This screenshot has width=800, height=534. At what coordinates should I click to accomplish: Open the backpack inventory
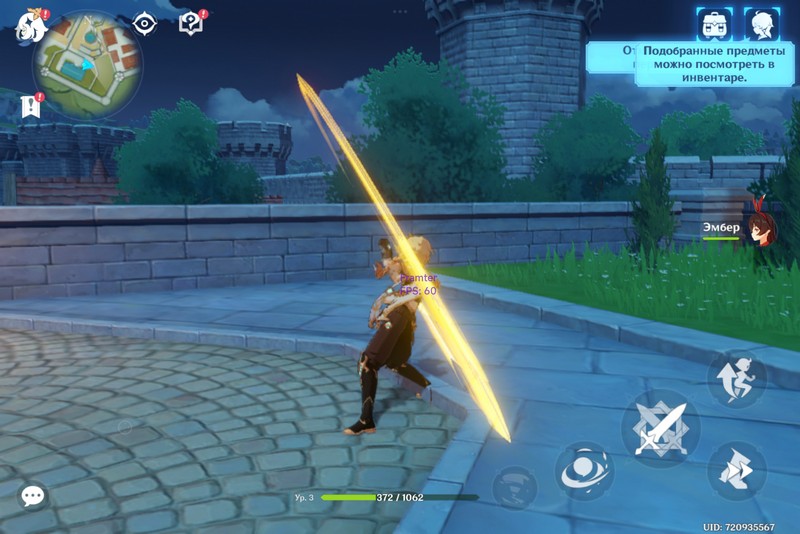pos(714,23)
